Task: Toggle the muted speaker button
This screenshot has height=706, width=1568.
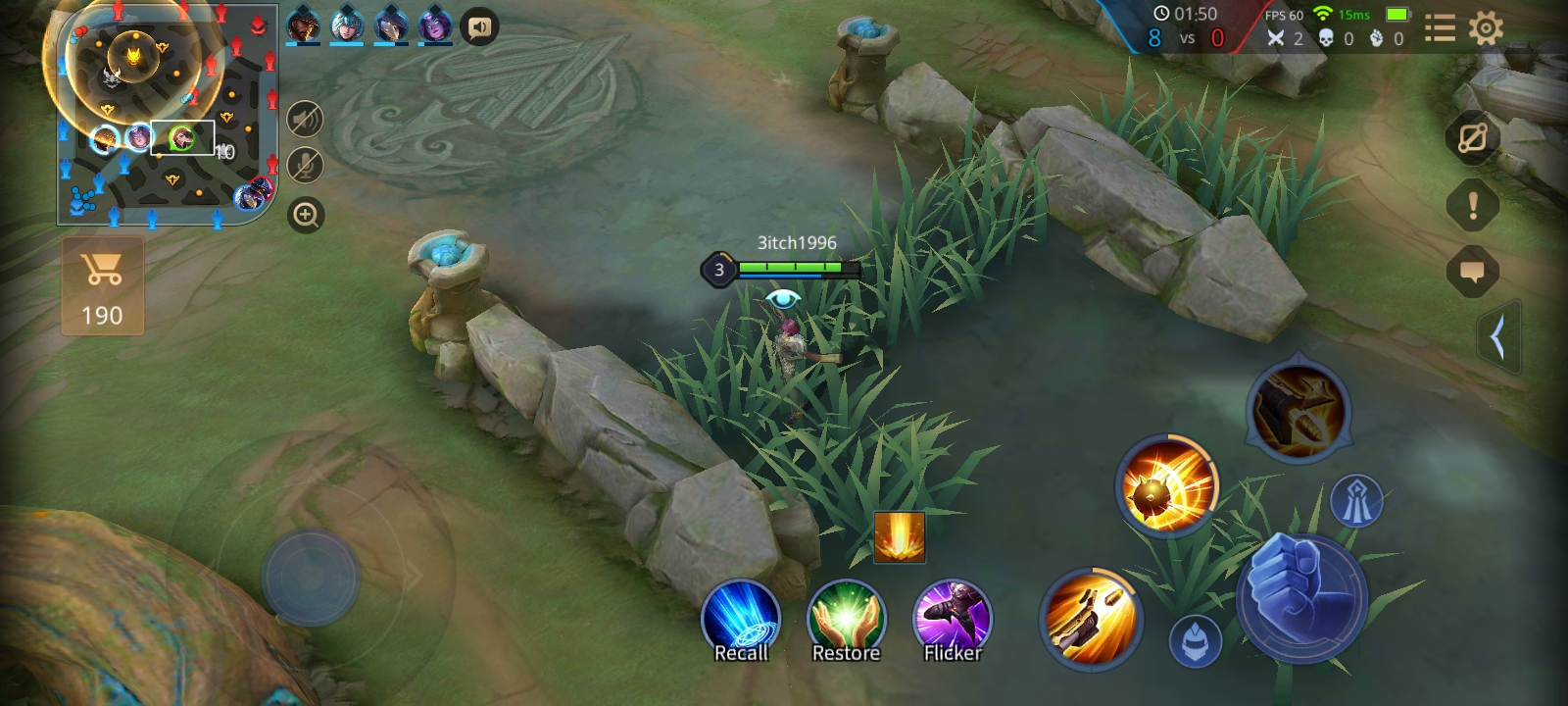Action: click(x=306, y=120)
